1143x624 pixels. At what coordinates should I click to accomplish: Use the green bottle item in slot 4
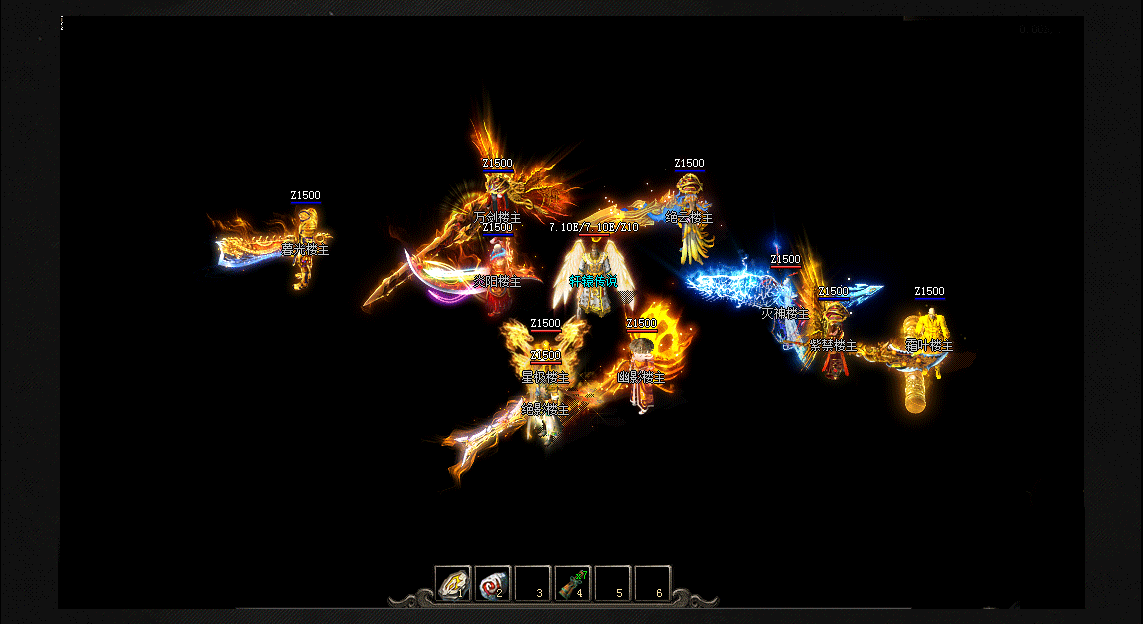[x=573, y=583]
